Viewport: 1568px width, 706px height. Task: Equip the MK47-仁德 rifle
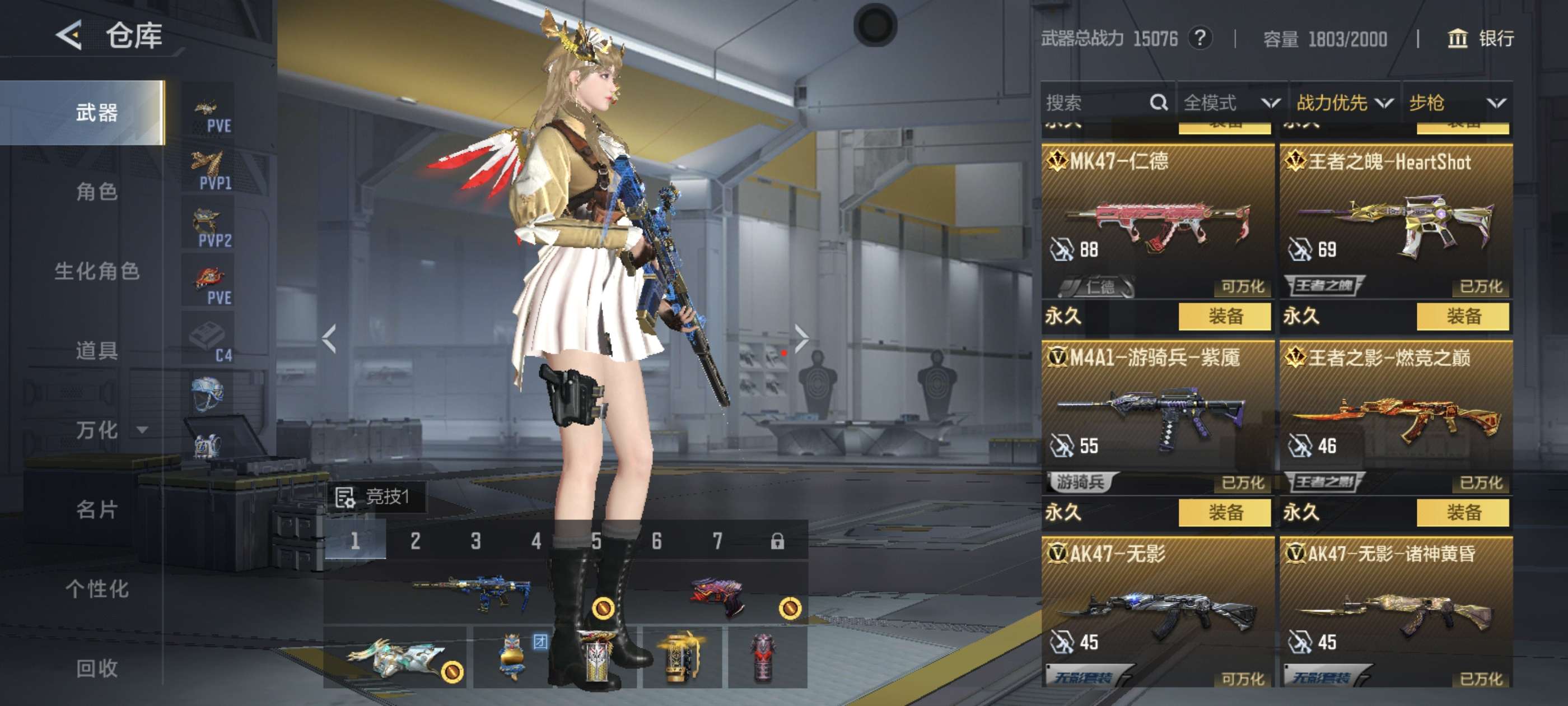1225,316
